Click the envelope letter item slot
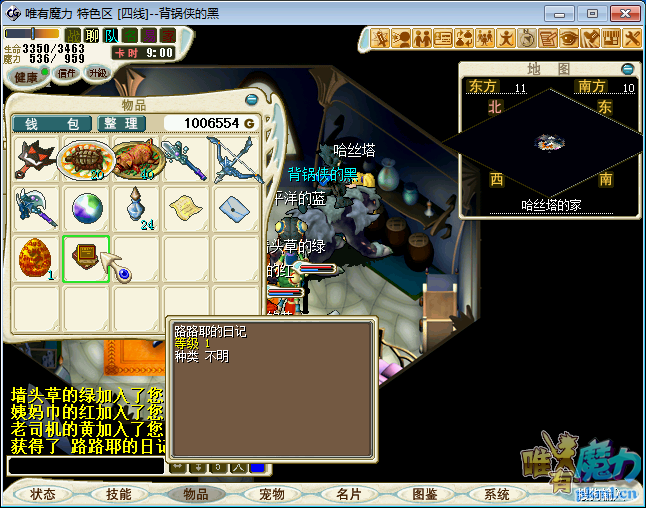646x508 pixels. click(x=236, y=210)
